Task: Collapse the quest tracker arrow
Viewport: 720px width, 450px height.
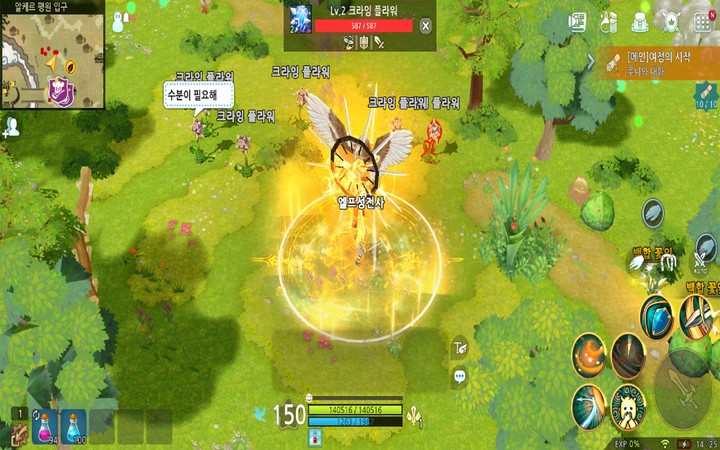Action: click(592, 63)
